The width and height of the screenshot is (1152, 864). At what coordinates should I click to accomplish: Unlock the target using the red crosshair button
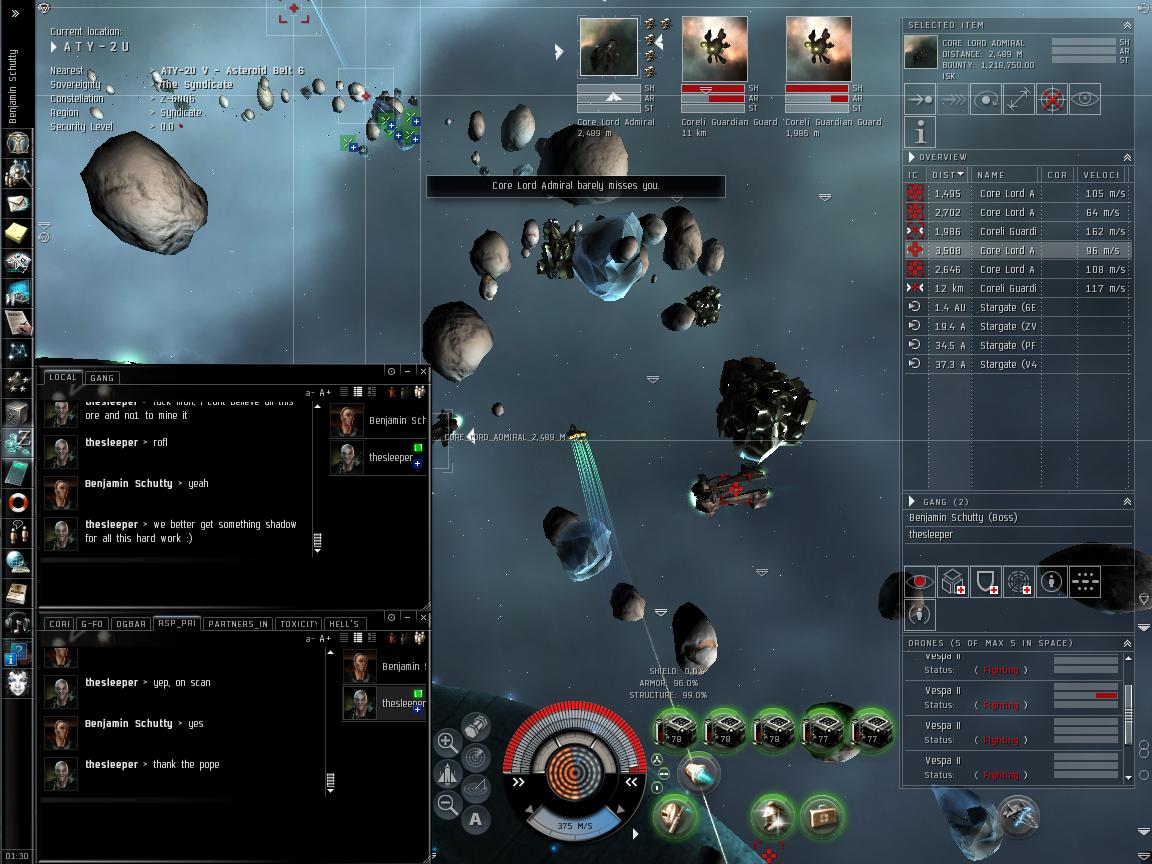tap(1051, 99)
